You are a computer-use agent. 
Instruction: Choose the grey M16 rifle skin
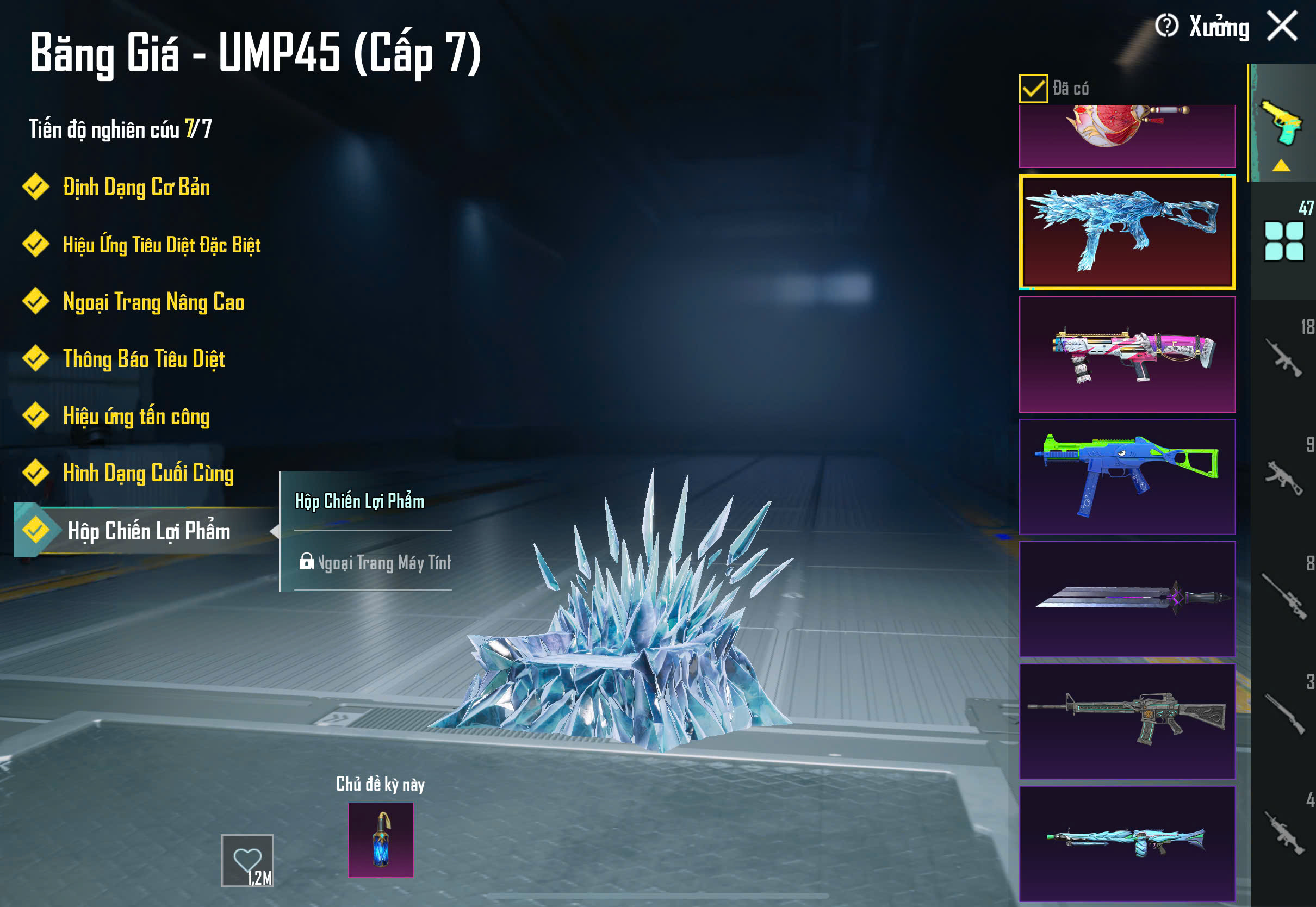coord(1127,721)
